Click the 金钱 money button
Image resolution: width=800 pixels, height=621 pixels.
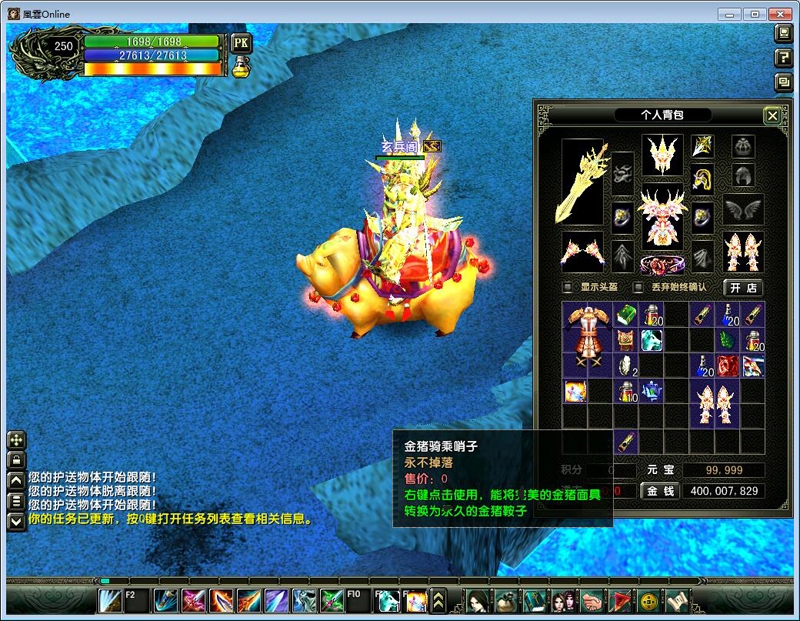coord(662,491)
